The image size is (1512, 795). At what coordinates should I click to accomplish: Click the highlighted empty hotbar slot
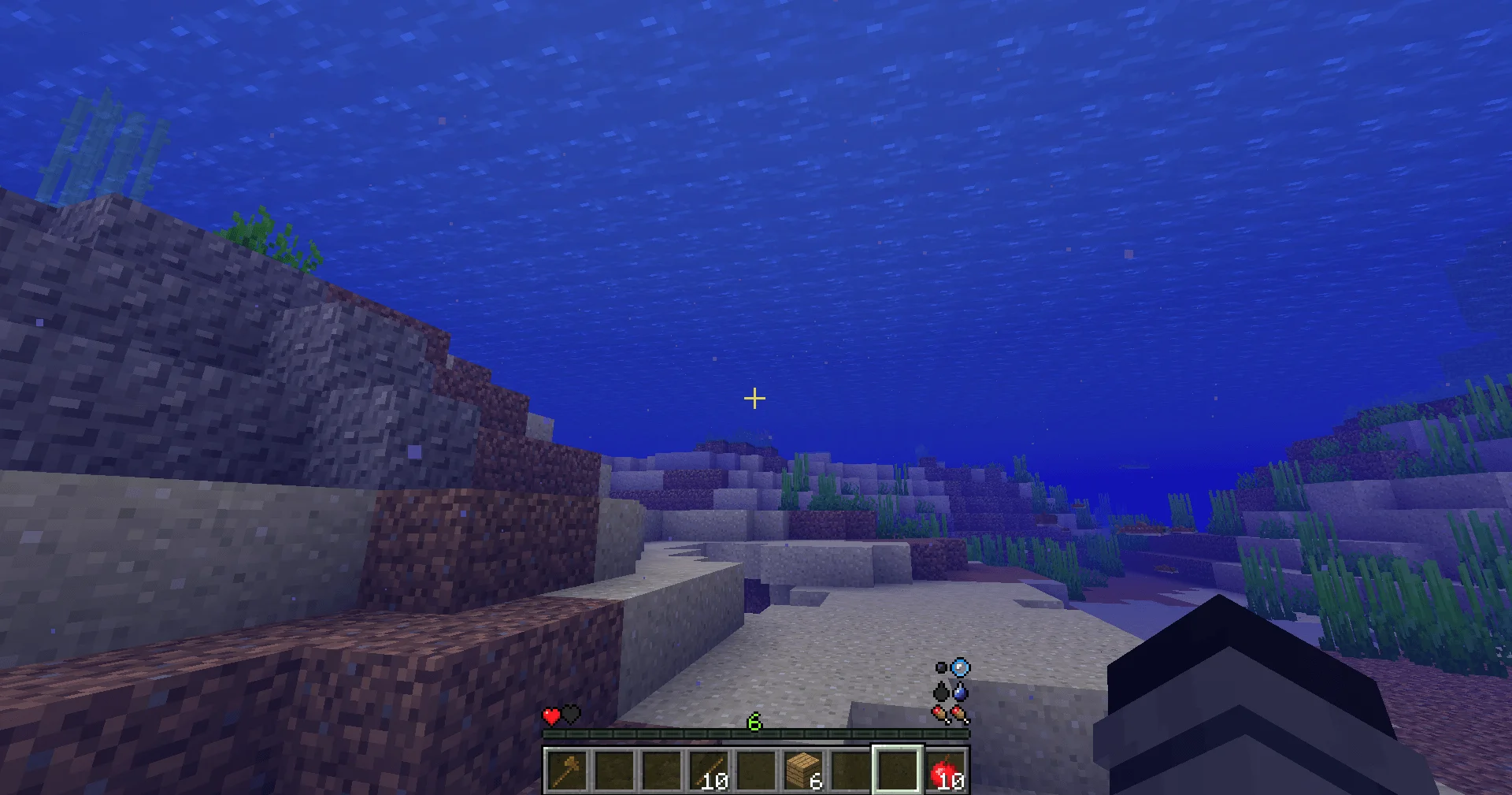click(897, 770)
